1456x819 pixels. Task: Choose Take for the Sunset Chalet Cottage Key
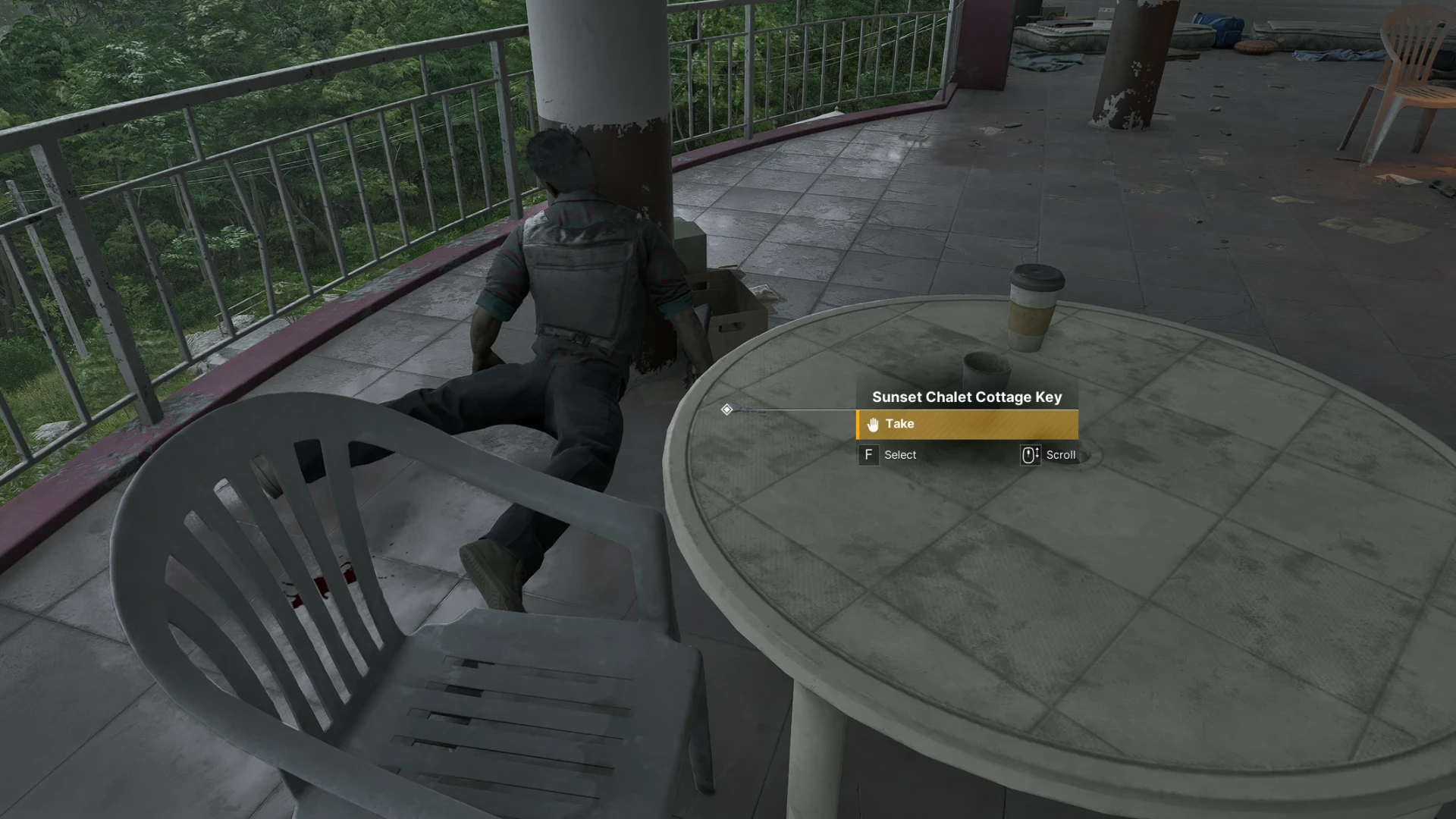pos(966,425)
